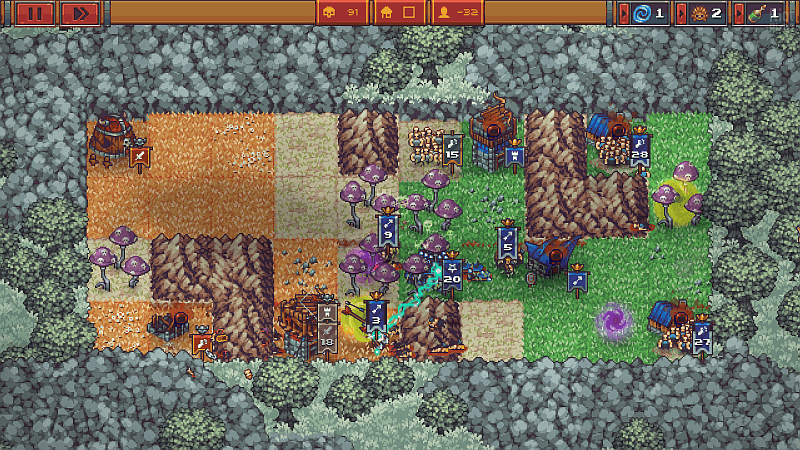This screenshot has height=450, width=800.
Task: Select the blue squad banner numbered 15
Action: click(x=452, y=151)
